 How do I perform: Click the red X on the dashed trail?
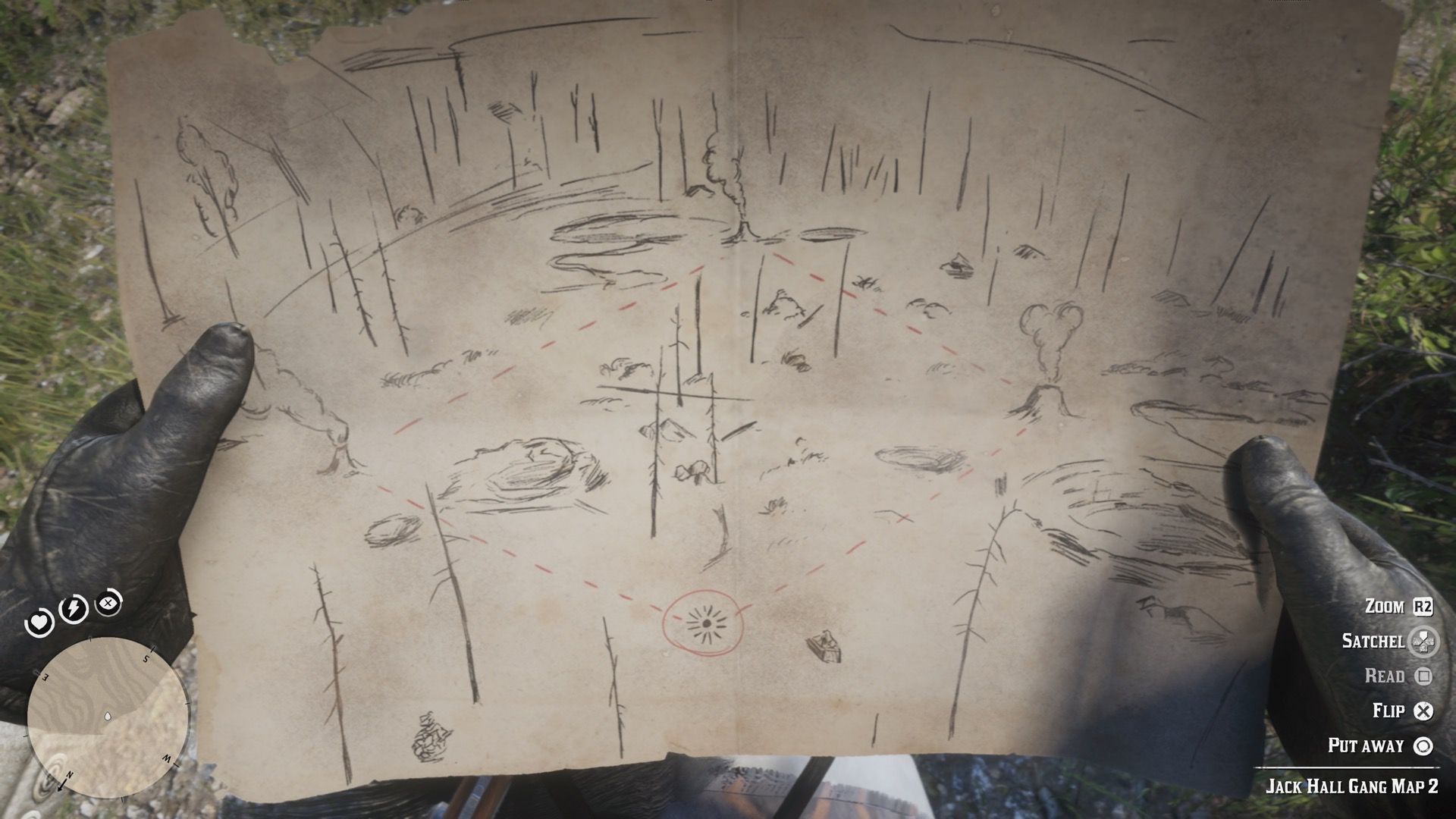[904, 518]
